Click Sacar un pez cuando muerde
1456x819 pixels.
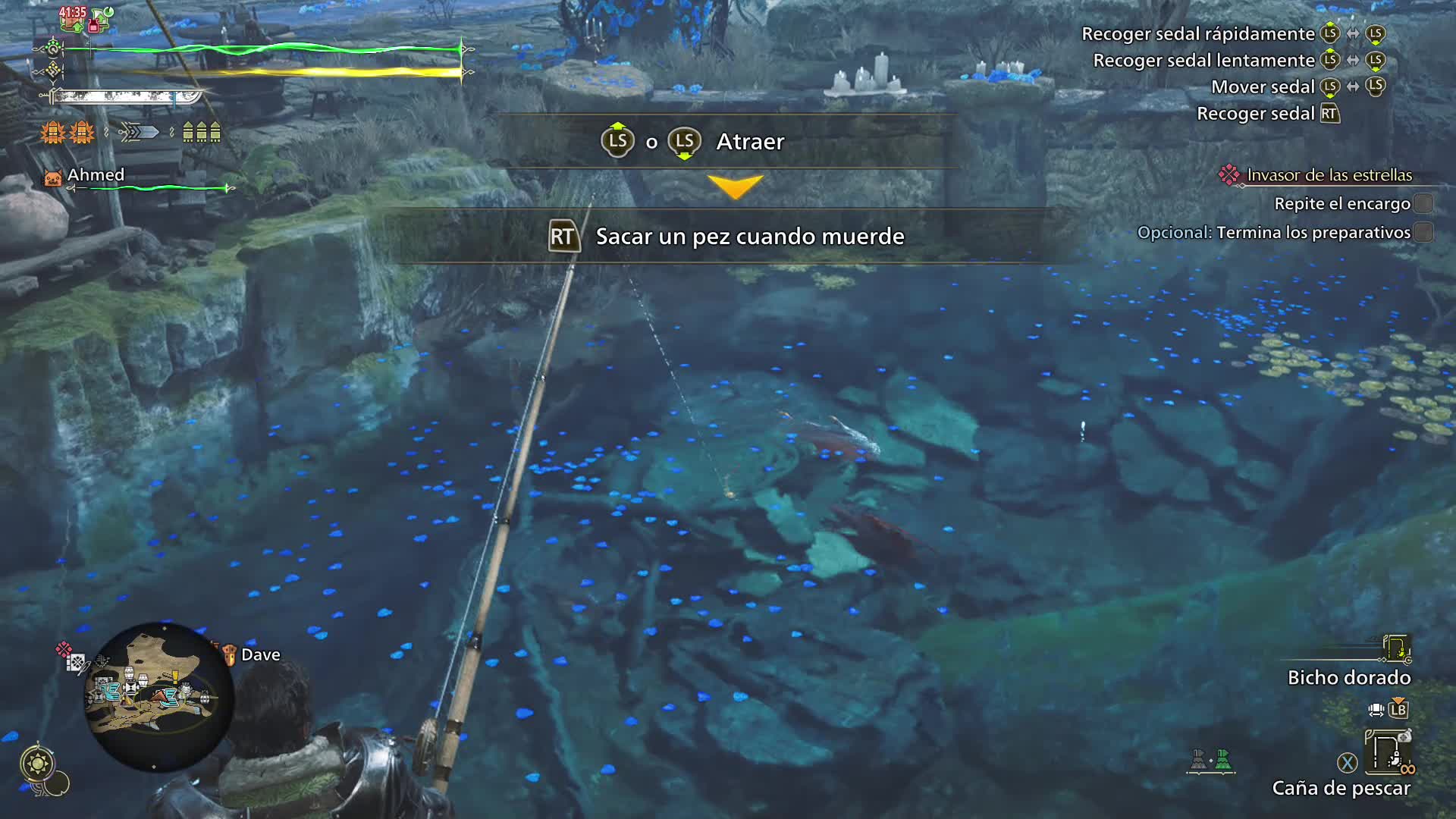749,237
